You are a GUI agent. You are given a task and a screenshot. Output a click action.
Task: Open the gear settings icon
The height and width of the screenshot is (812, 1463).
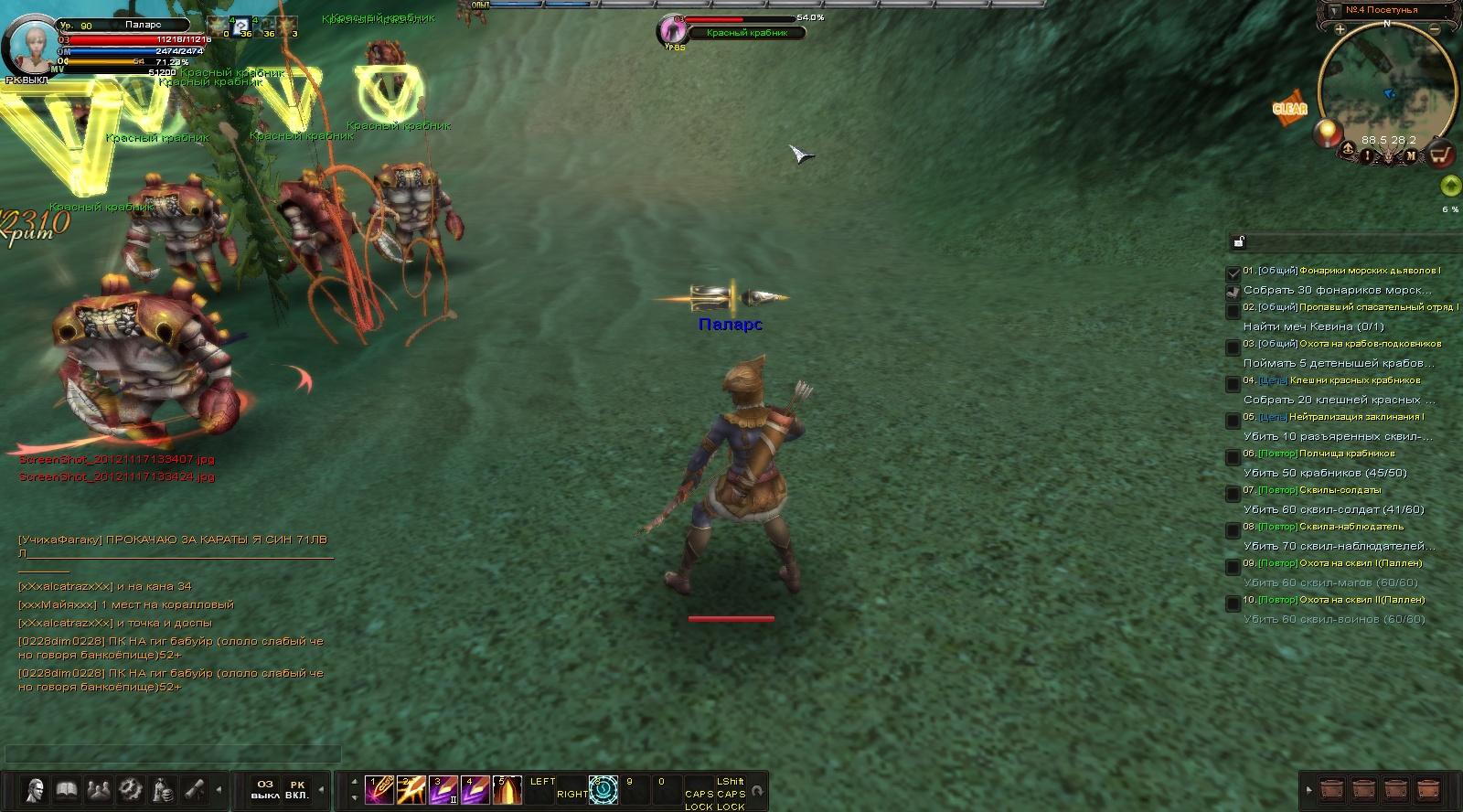131,789
